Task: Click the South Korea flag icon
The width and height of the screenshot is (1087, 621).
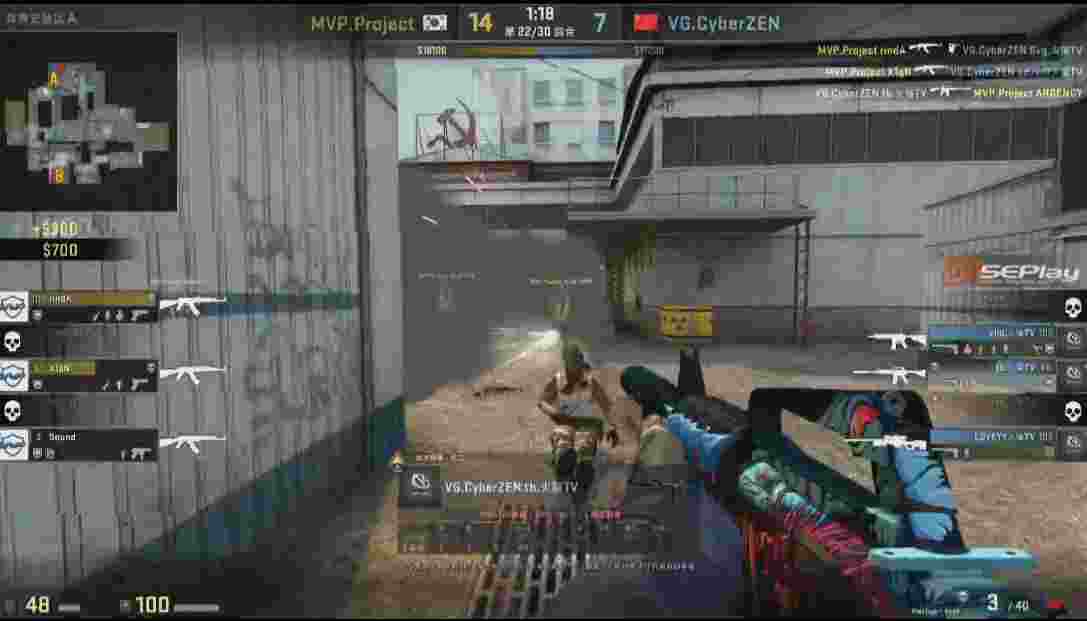Action: [x=435, y=23]
